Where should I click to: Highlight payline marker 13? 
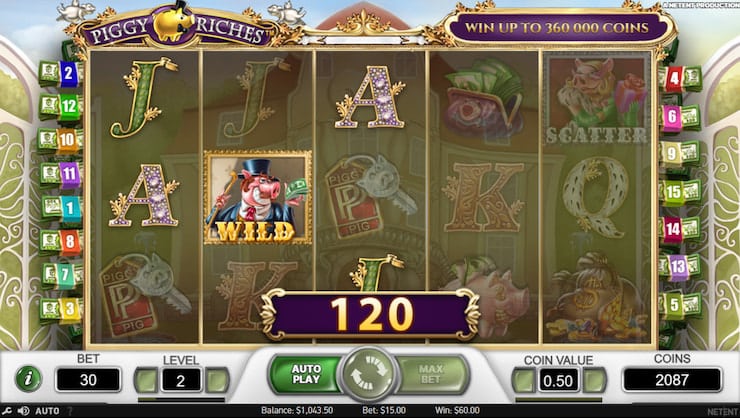point(678,266)
